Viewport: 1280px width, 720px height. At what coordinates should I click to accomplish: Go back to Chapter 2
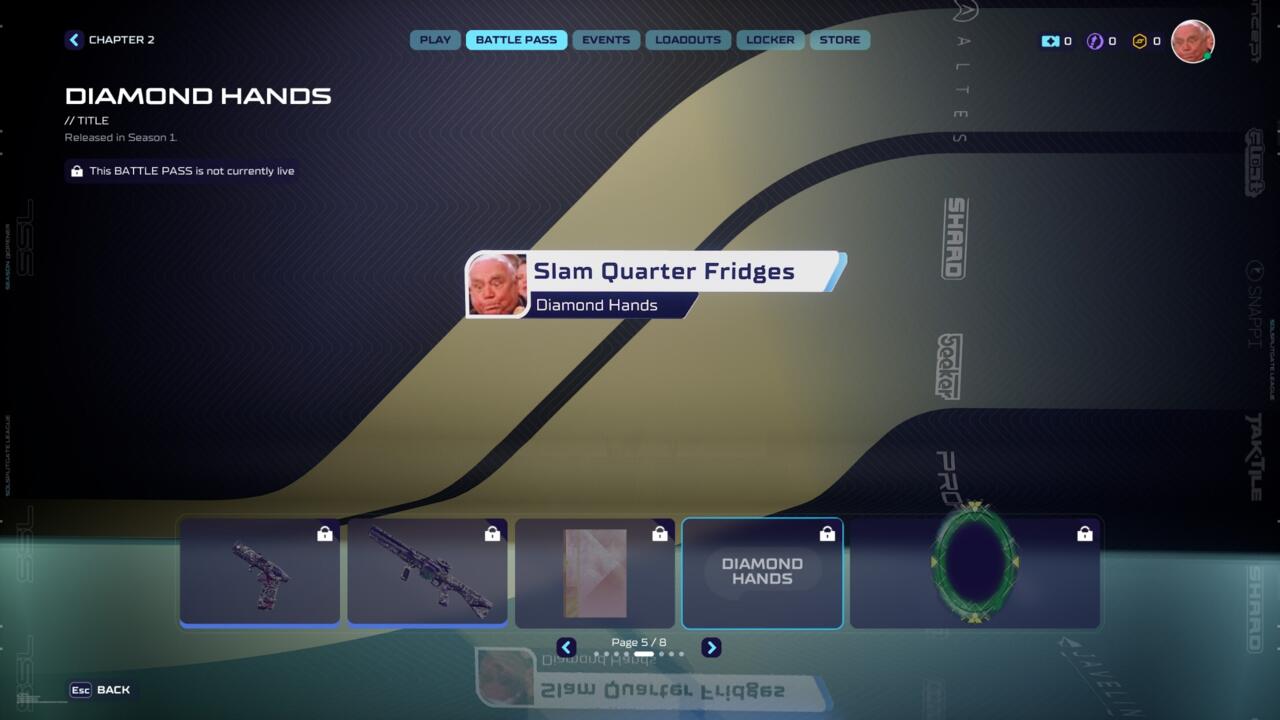click(x=110, y=40)
